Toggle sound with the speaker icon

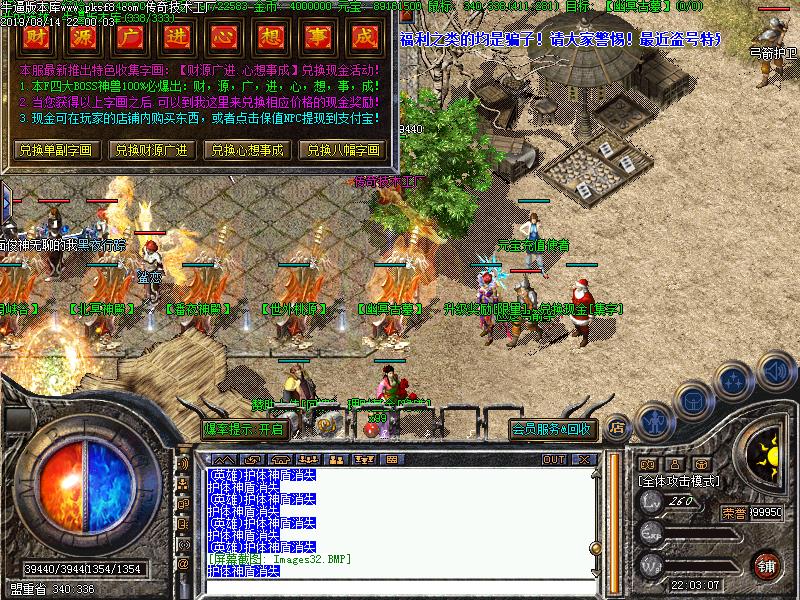click(775, 370)
